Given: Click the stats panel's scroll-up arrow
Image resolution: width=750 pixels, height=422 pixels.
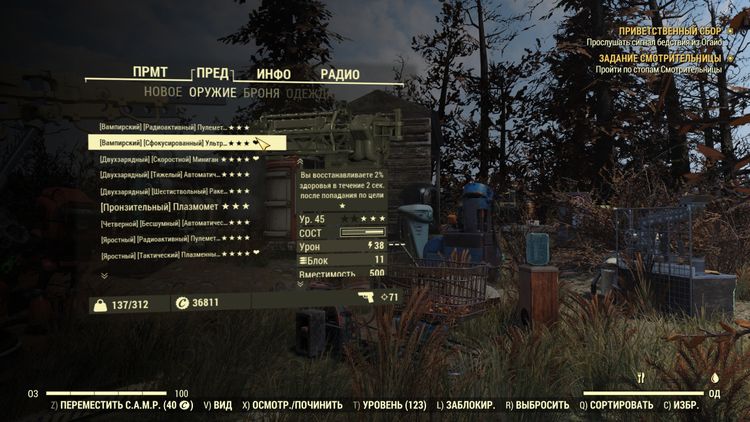Looking at the screenshot, I should pos(302,160).
